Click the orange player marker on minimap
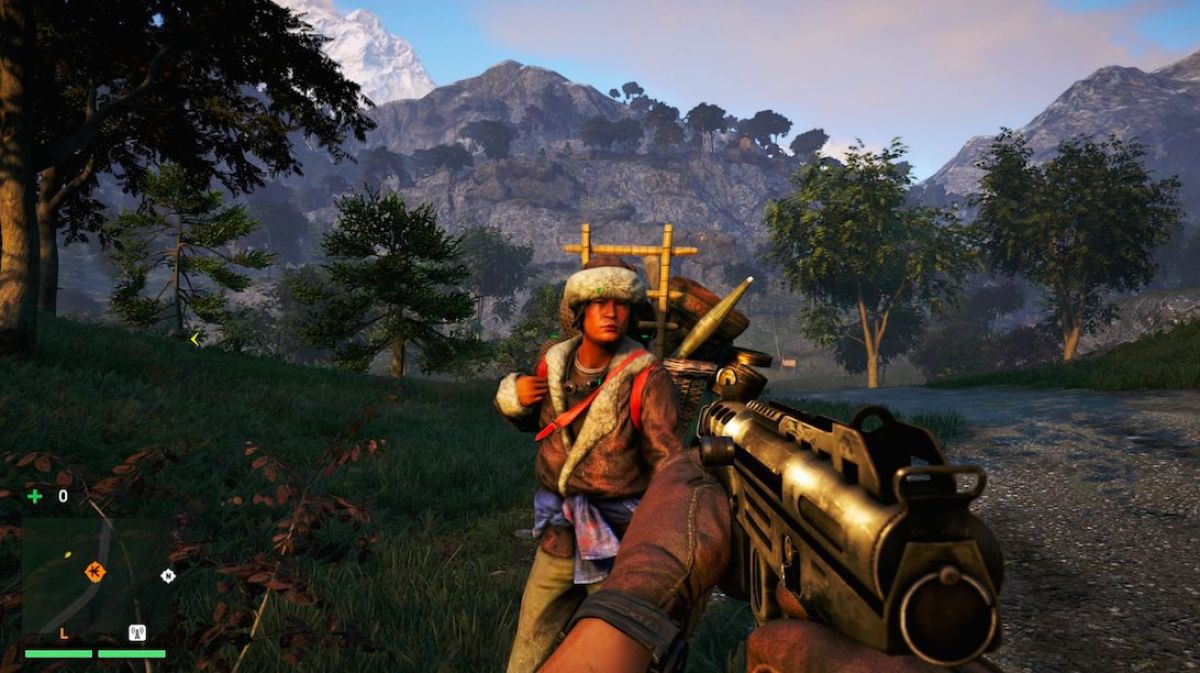The image size is (1200, 673). pos(95,571)
